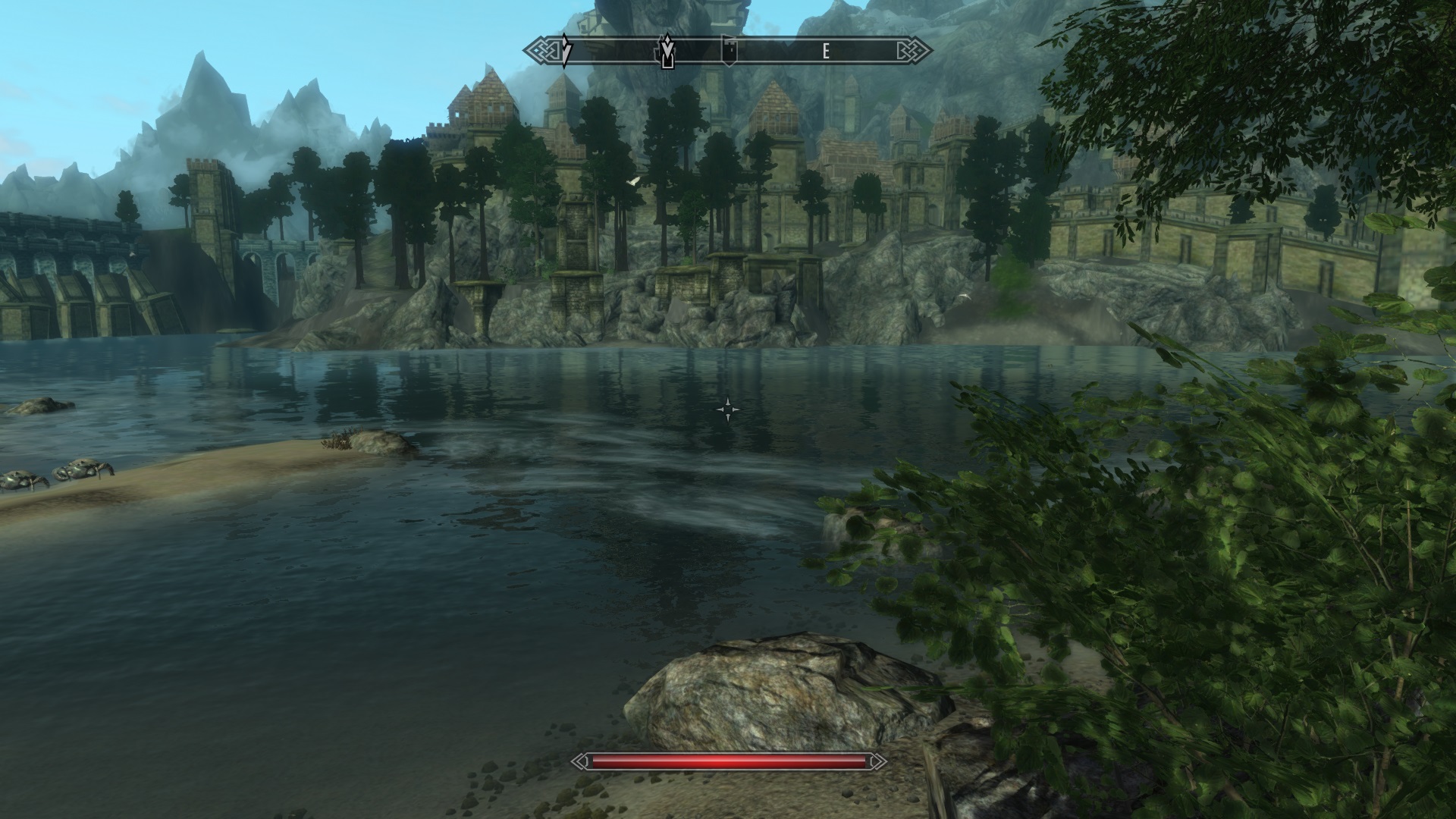Click the East letter on the compass
Image resolution: width=1456 pixels, height=819 pixels.
pos(826,52)
